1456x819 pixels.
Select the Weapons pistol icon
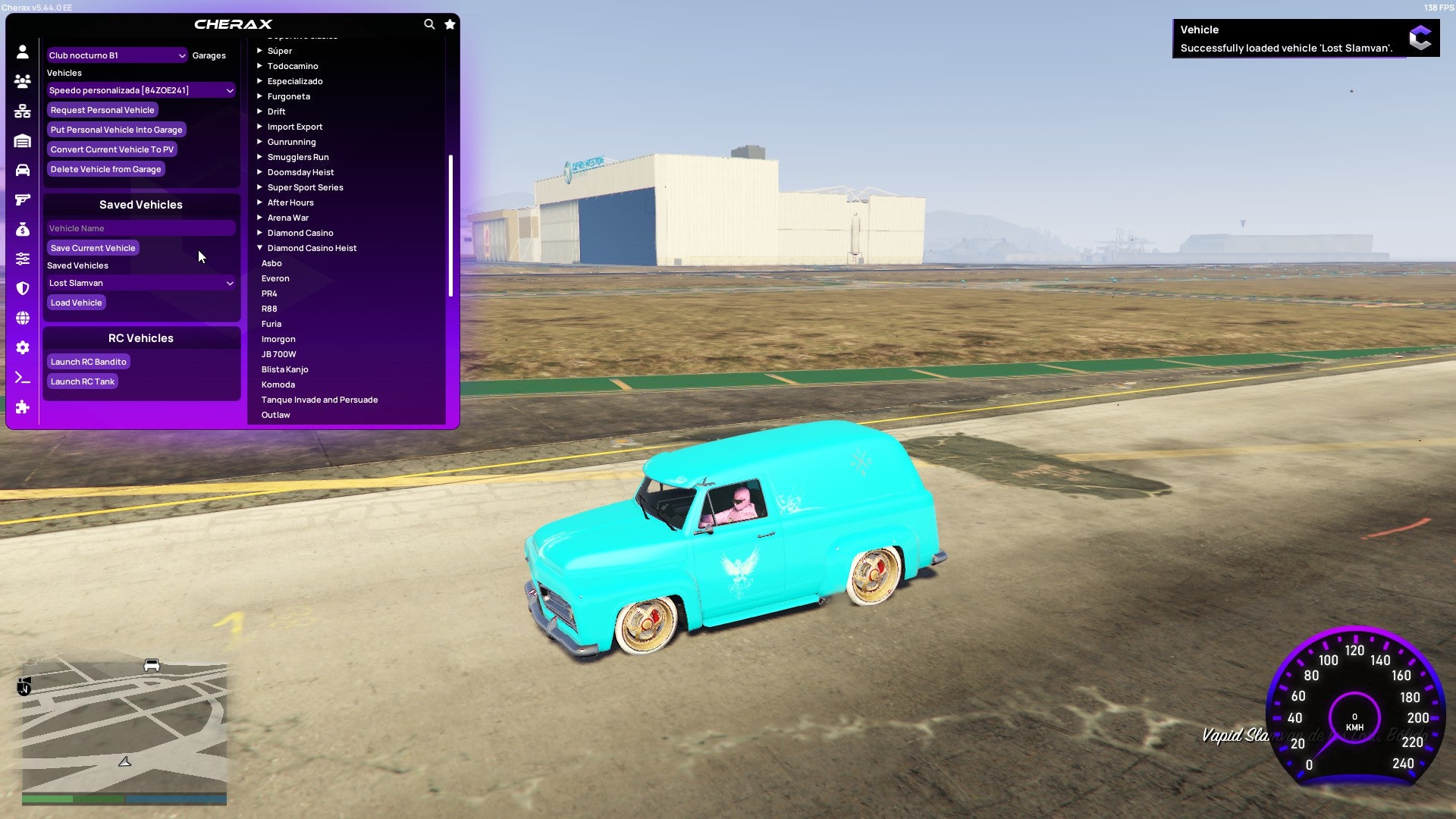tap(23, 199)
